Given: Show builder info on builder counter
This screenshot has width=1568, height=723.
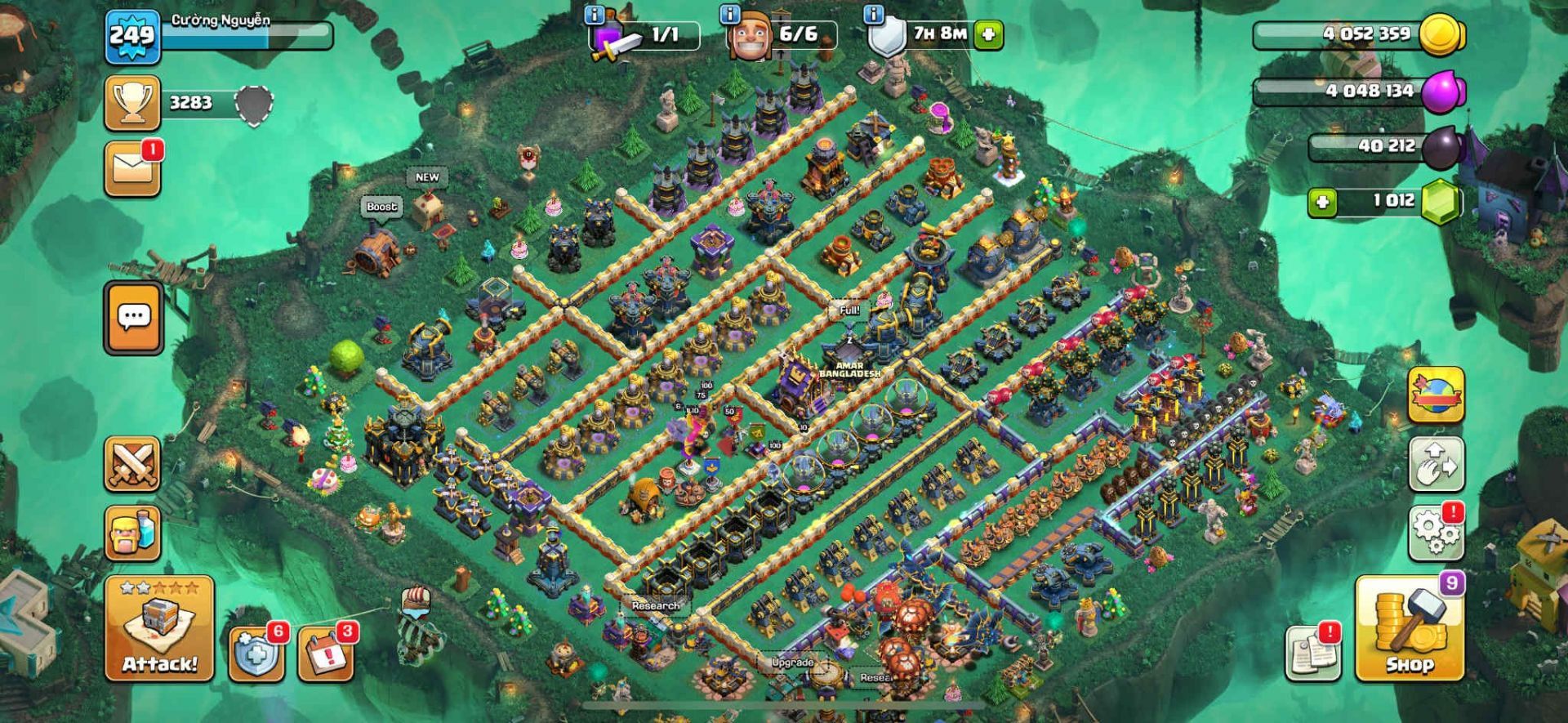Looking at the screenshot, I should coord(729,15).
